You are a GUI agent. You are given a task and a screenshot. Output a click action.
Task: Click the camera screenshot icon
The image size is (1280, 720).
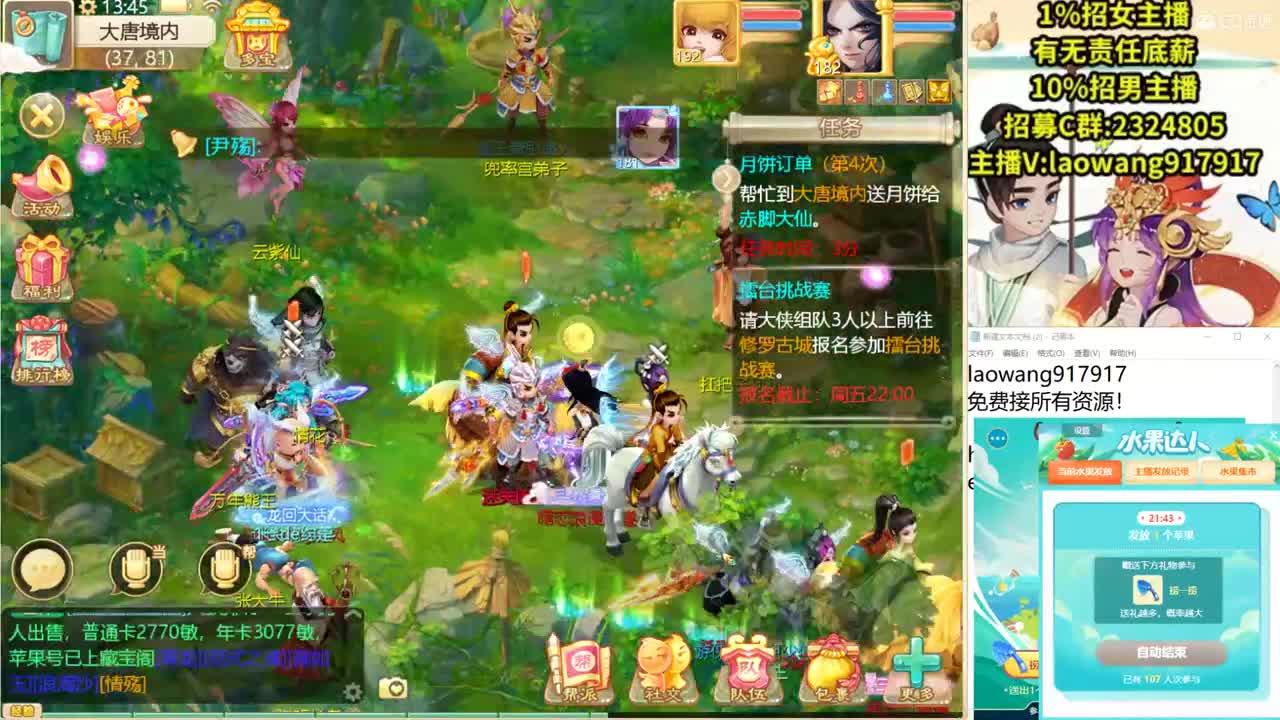point(393,688)
